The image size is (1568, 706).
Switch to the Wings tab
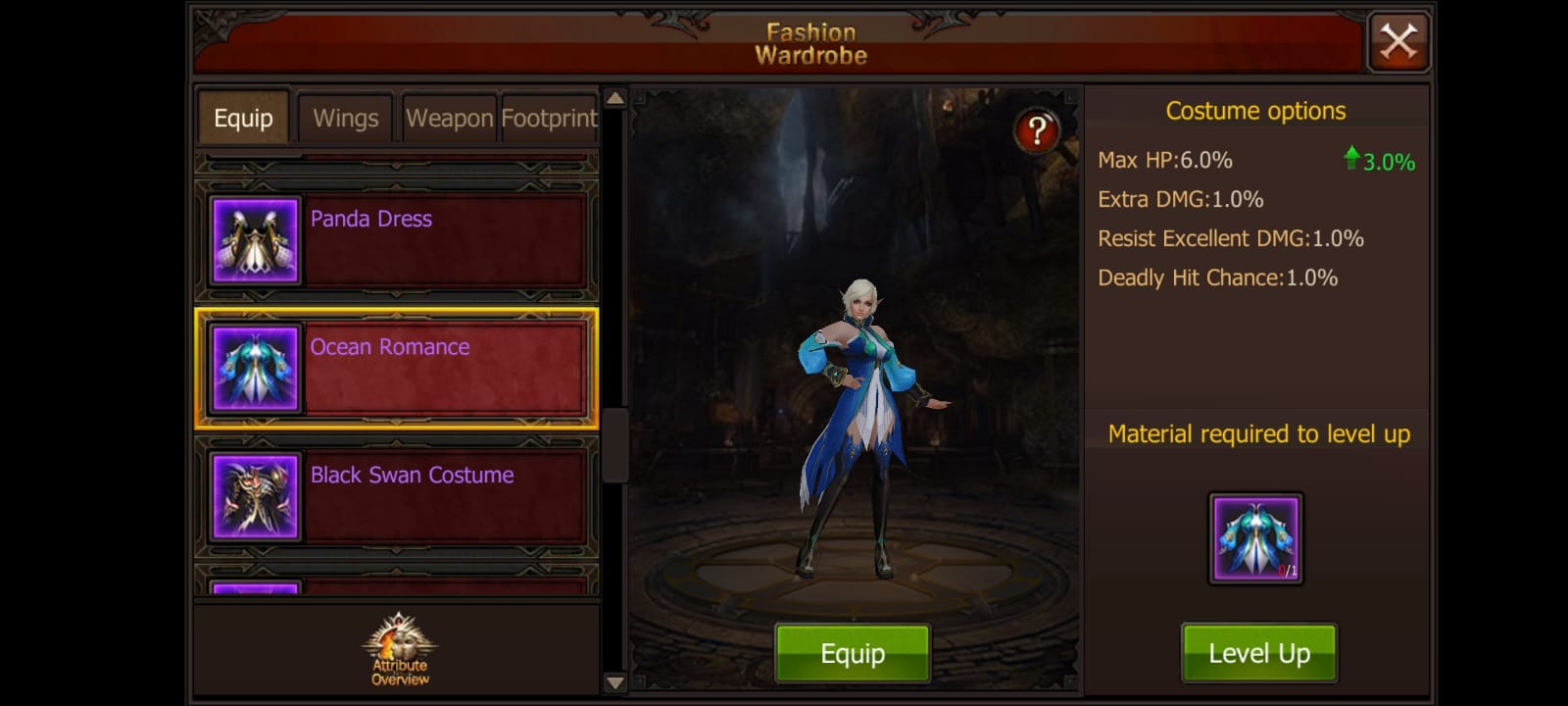[x=345, y=118]
